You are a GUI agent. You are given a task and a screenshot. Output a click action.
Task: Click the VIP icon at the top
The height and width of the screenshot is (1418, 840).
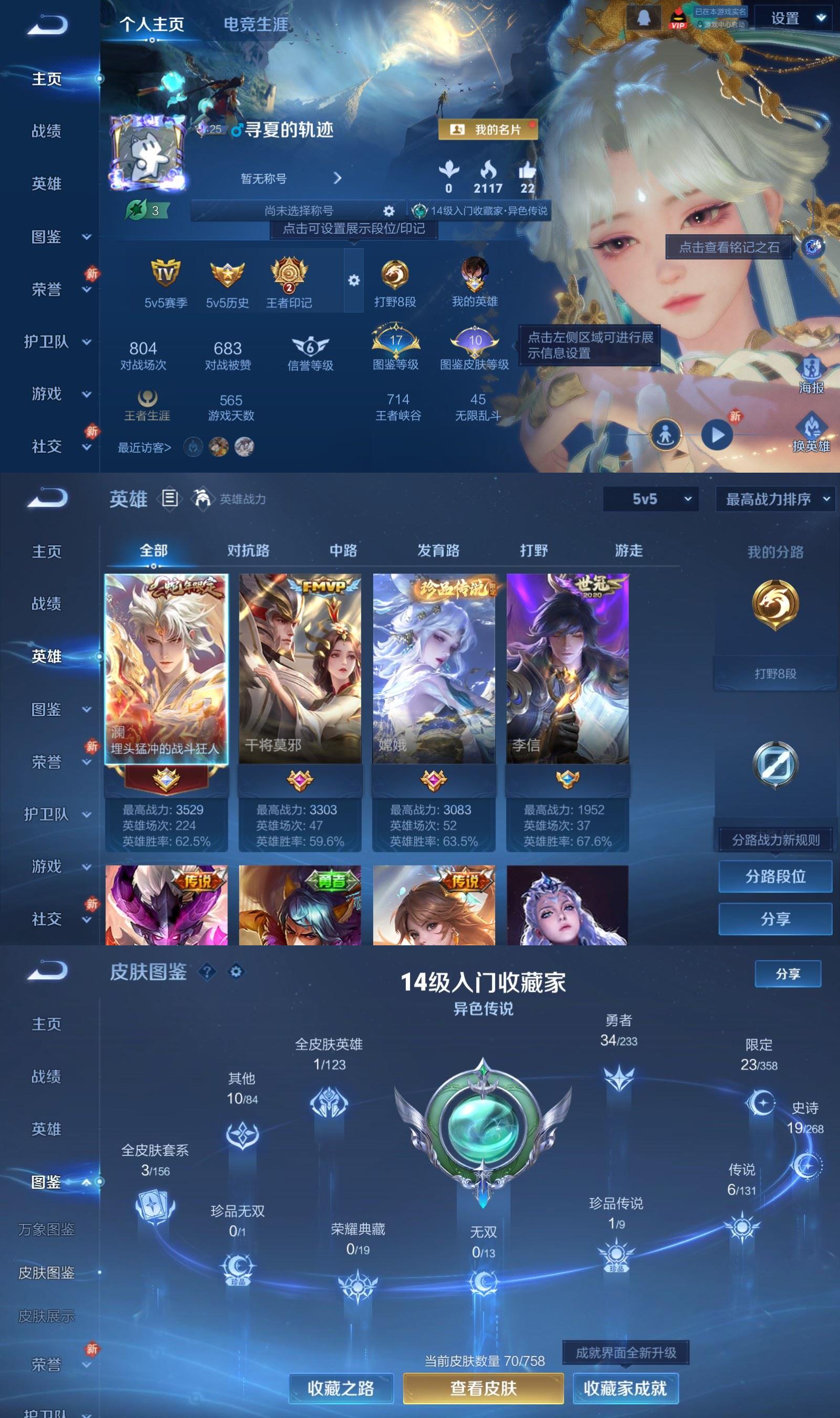tap(678, 18)
